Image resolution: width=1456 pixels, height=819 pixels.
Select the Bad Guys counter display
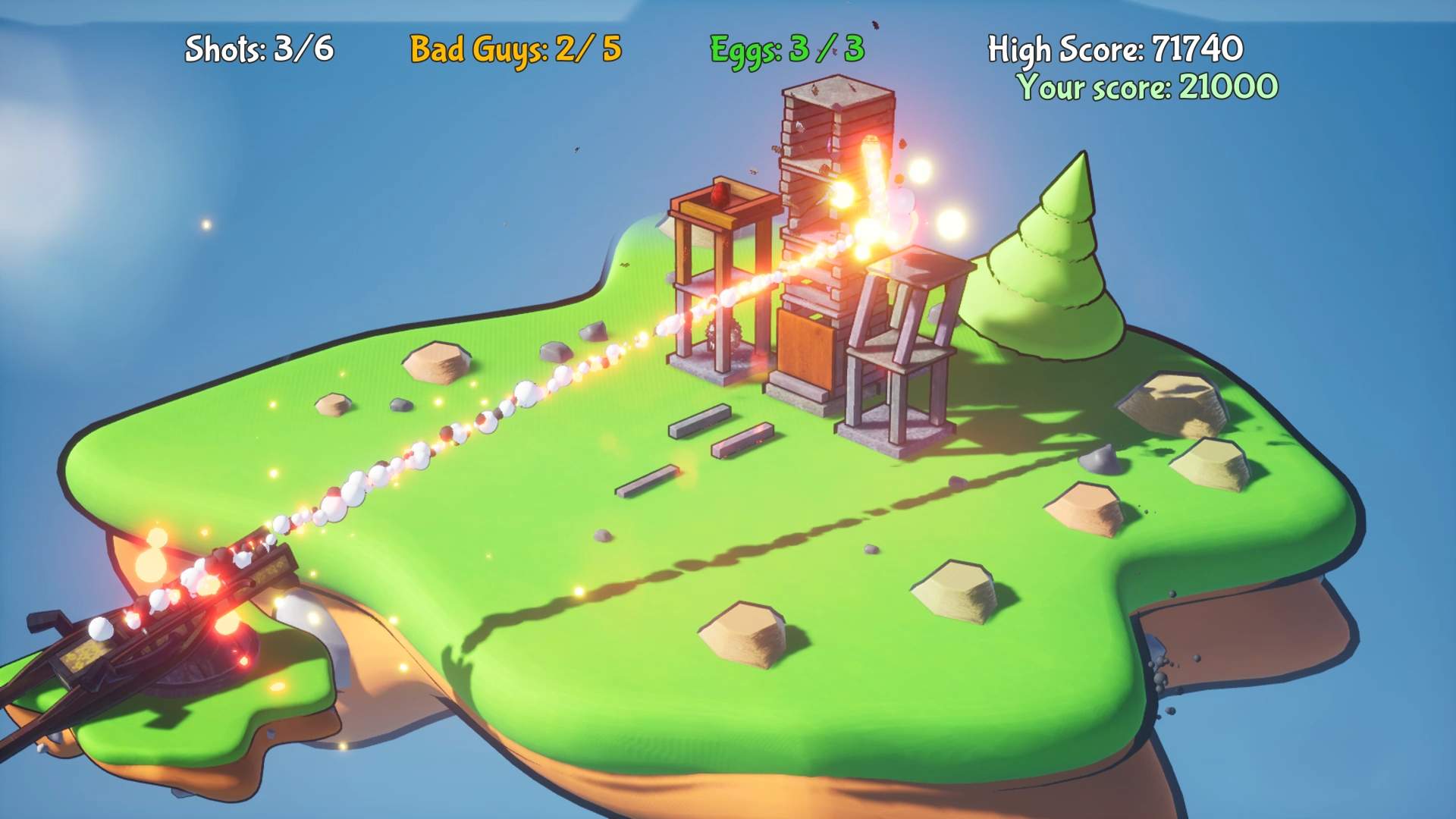[x=516, y=49]
